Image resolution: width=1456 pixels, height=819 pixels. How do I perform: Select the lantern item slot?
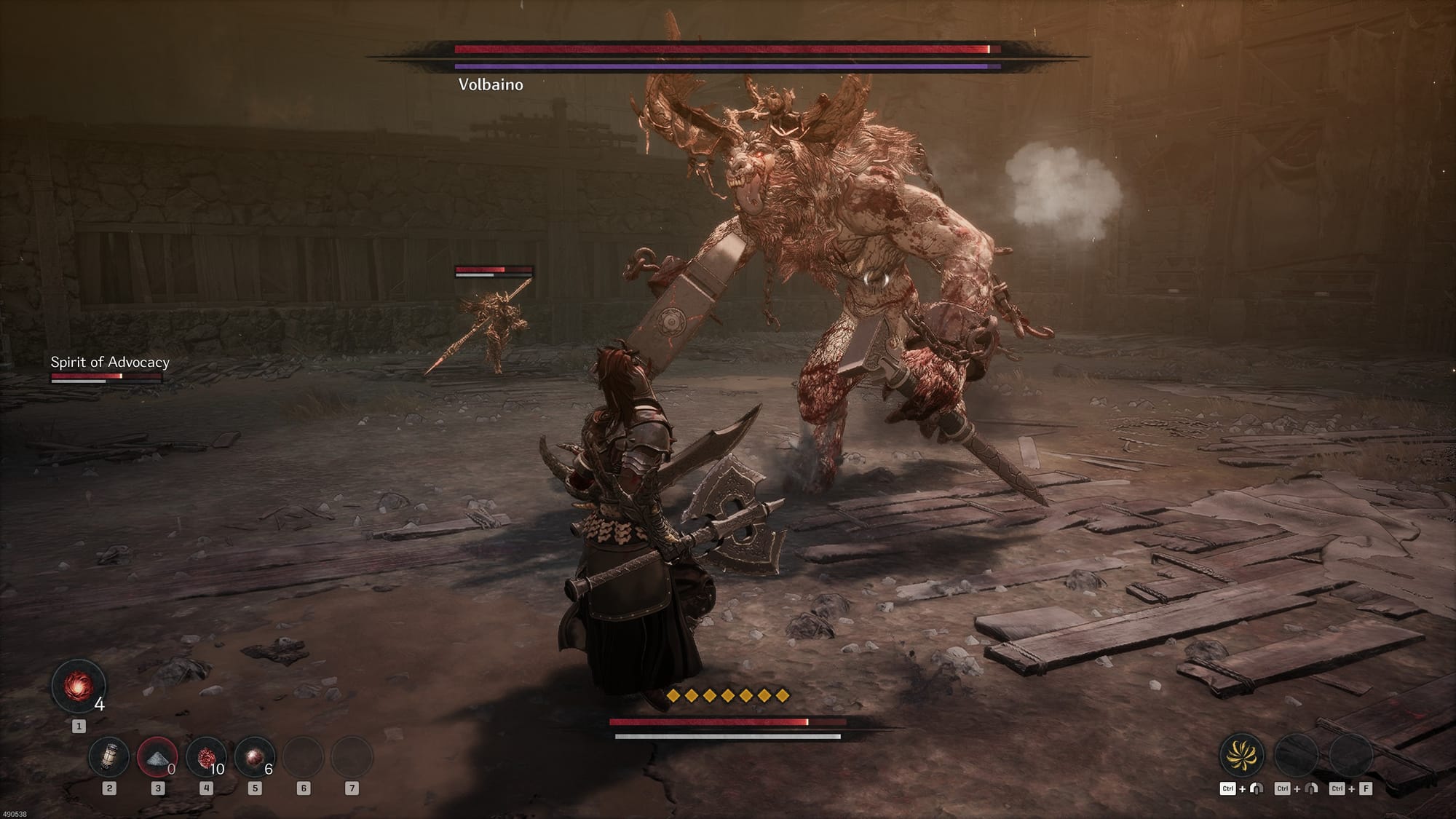click(x=109, y=756)
